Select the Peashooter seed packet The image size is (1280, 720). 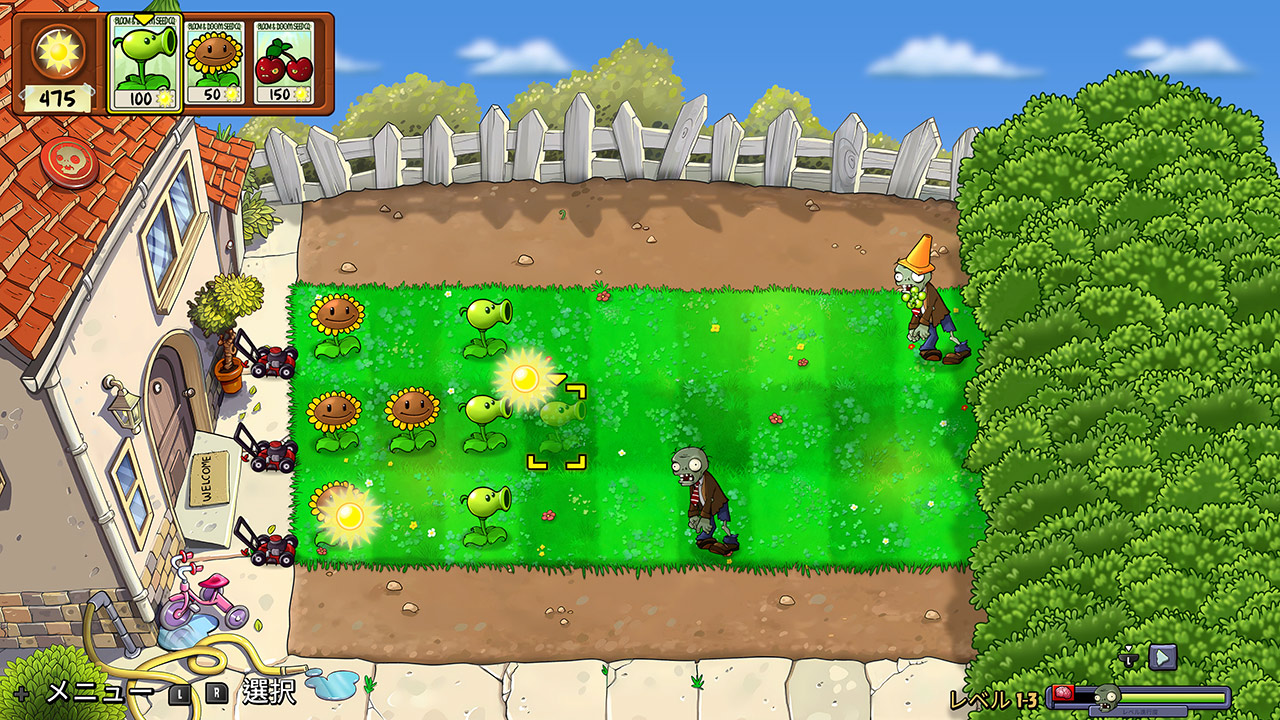click(x=143, y=62)
